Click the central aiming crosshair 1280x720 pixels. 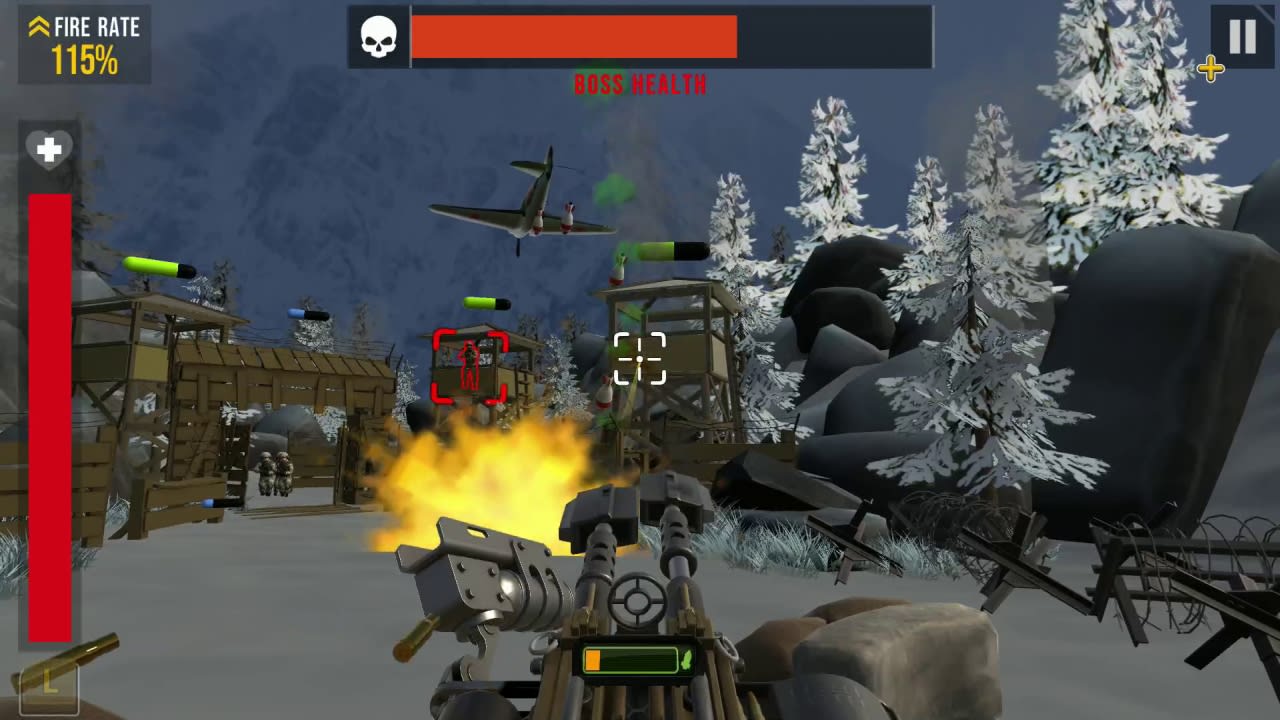pyautogui.click(x=639, y=358)
